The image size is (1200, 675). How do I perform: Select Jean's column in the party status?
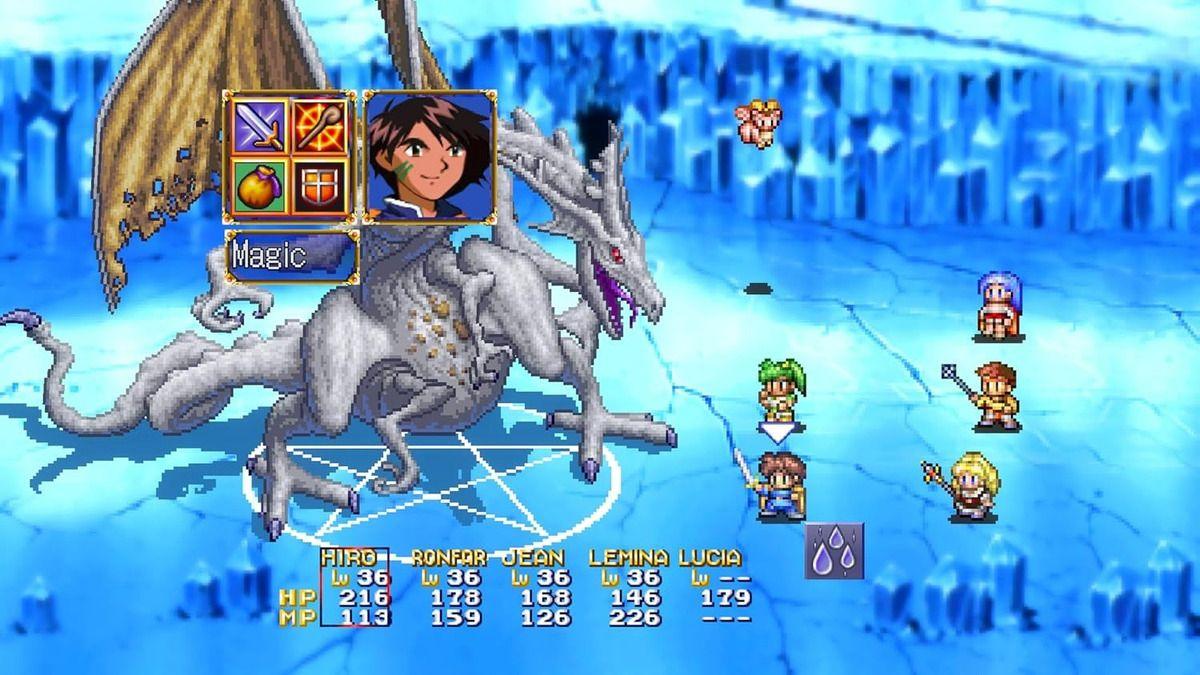click(538, 588)
